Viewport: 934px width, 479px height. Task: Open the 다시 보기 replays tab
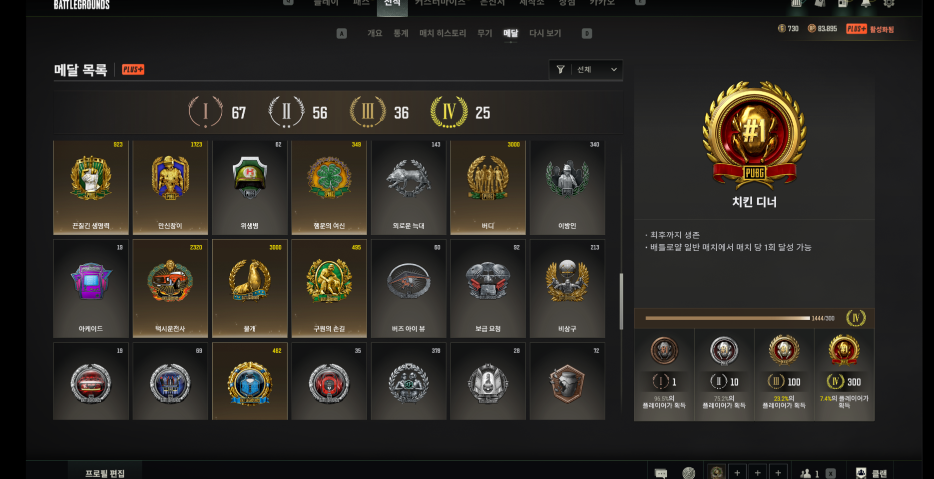[545, 33]
